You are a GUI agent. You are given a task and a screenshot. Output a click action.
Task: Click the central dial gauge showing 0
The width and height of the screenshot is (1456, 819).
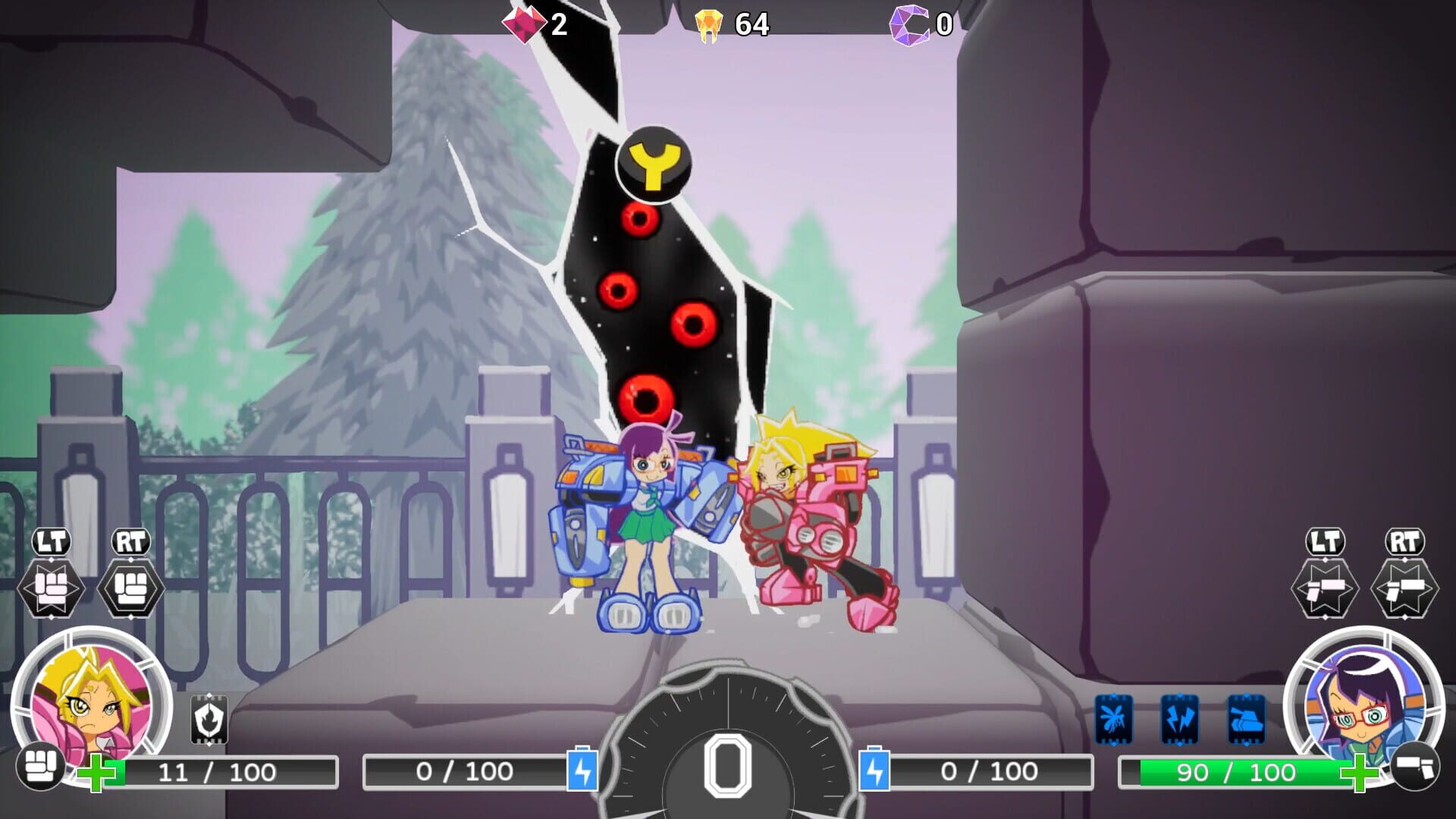(x=728, y=766)
